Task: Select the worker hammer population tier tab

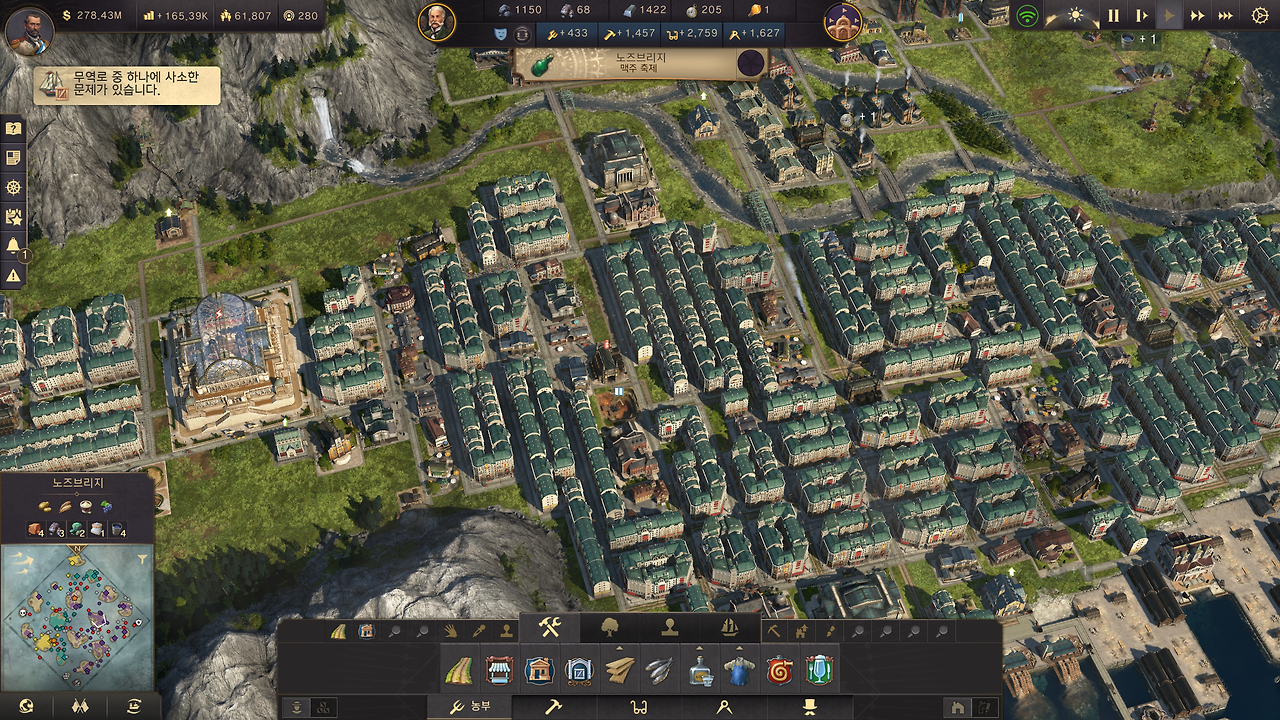Action: click(553, 707)
